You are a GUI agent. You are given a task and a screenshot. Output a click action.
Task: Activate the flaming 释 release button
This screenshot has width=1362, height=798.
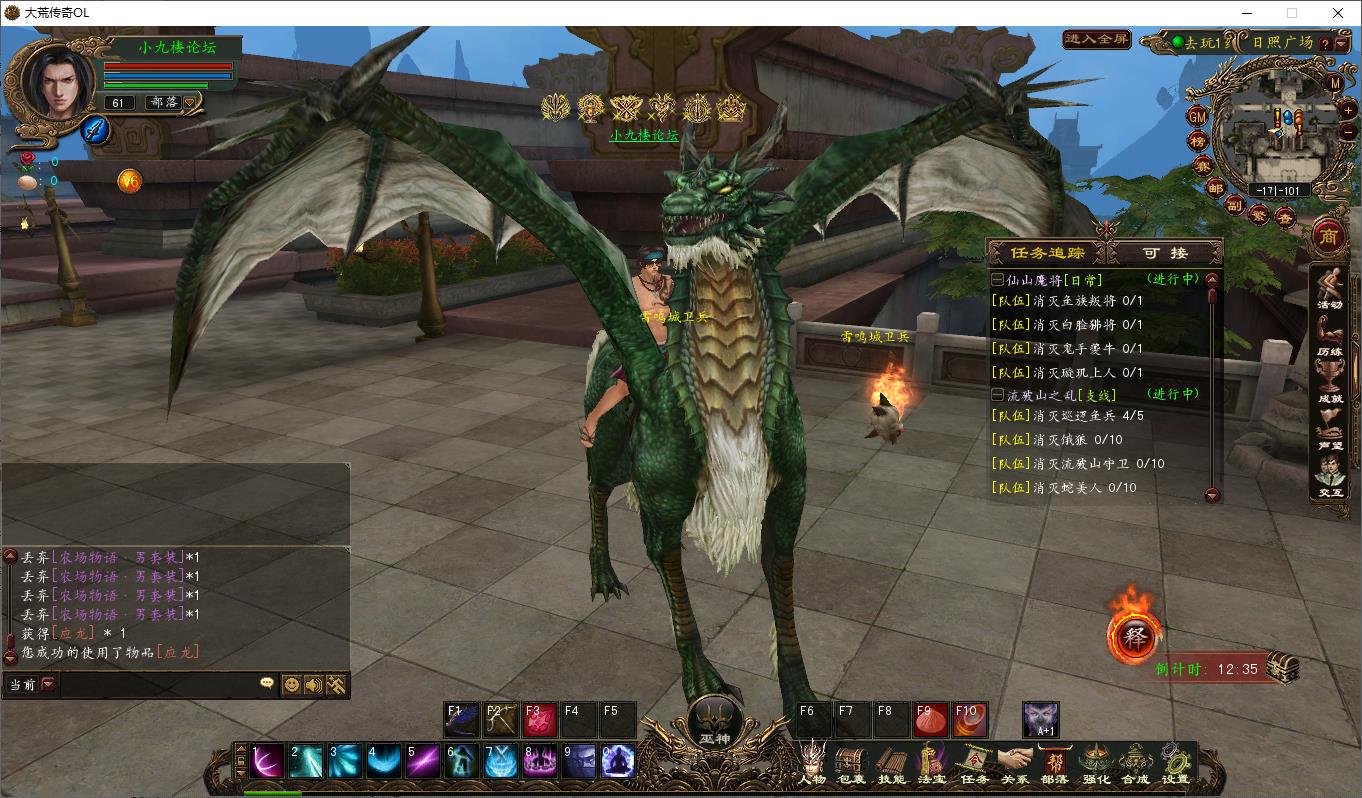click(1133, 637)
